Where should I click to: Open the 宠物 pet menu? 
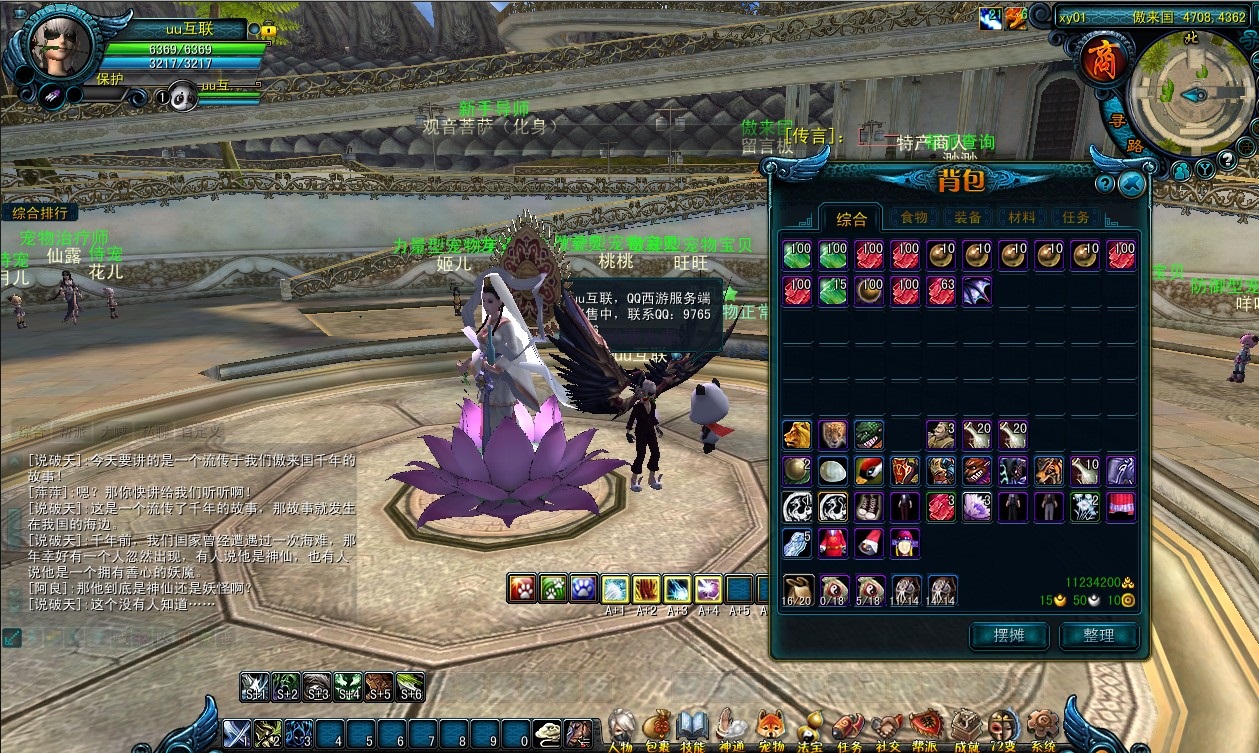pos(771,728)
